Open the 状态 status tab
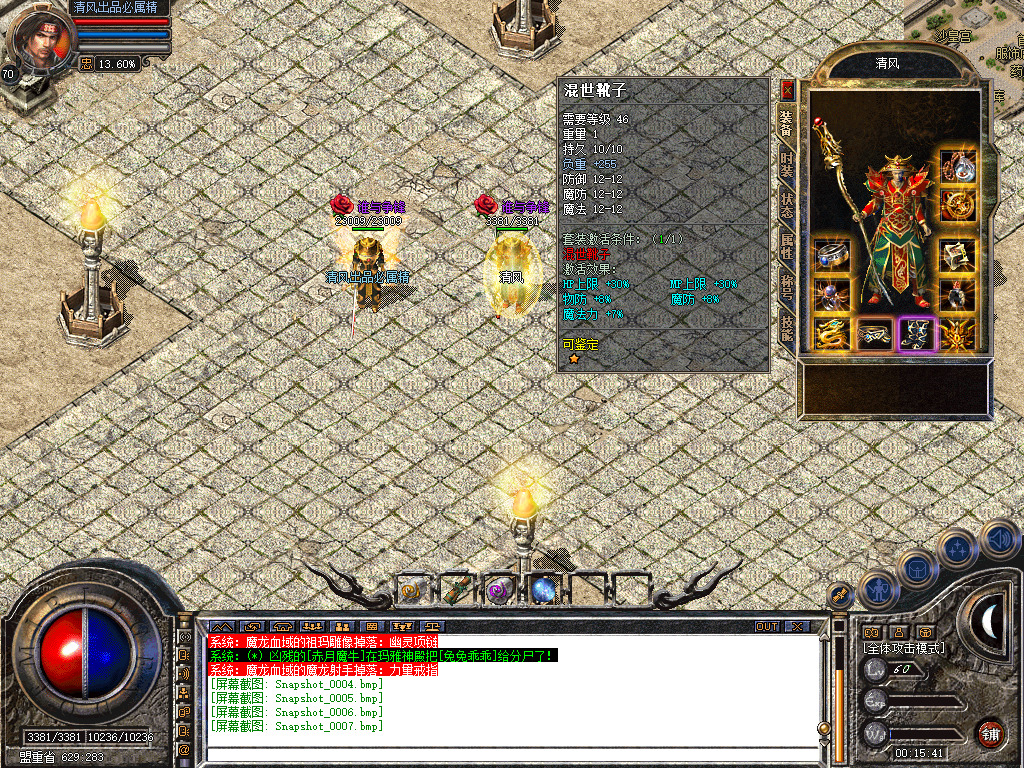 pyautogui.click(x=787, y=207)
